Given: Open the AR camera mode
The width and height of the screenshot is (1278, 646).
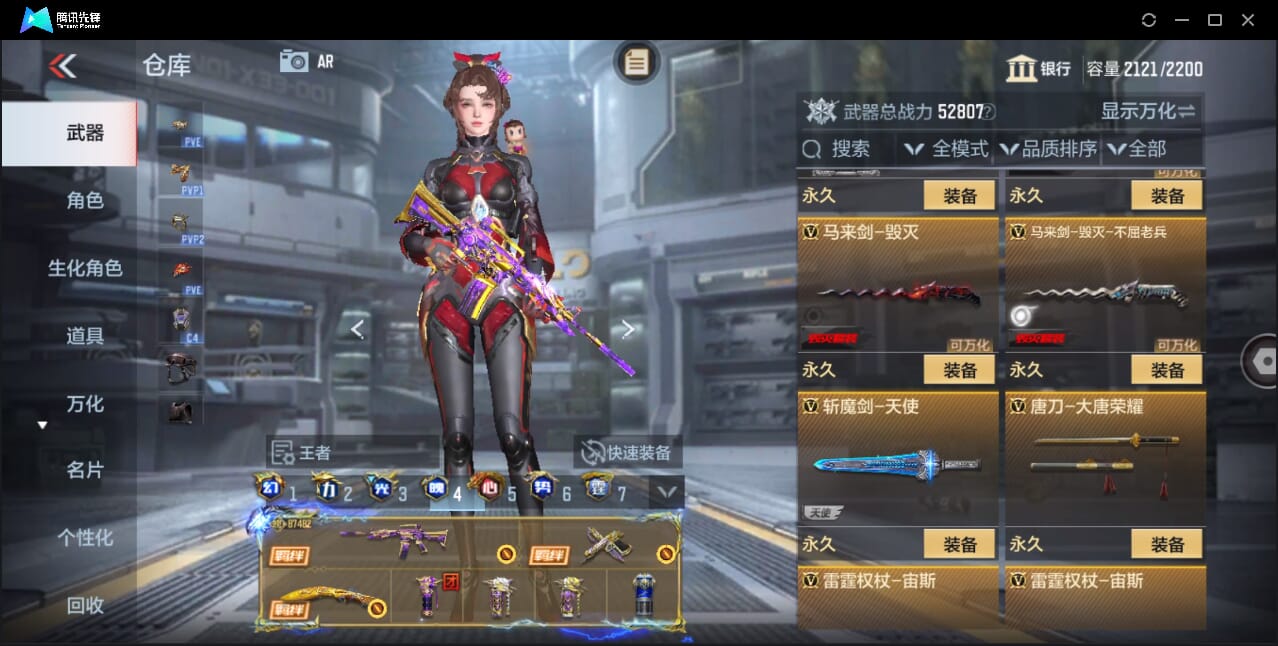Looking at the screenshot, I should pos(306,61).
